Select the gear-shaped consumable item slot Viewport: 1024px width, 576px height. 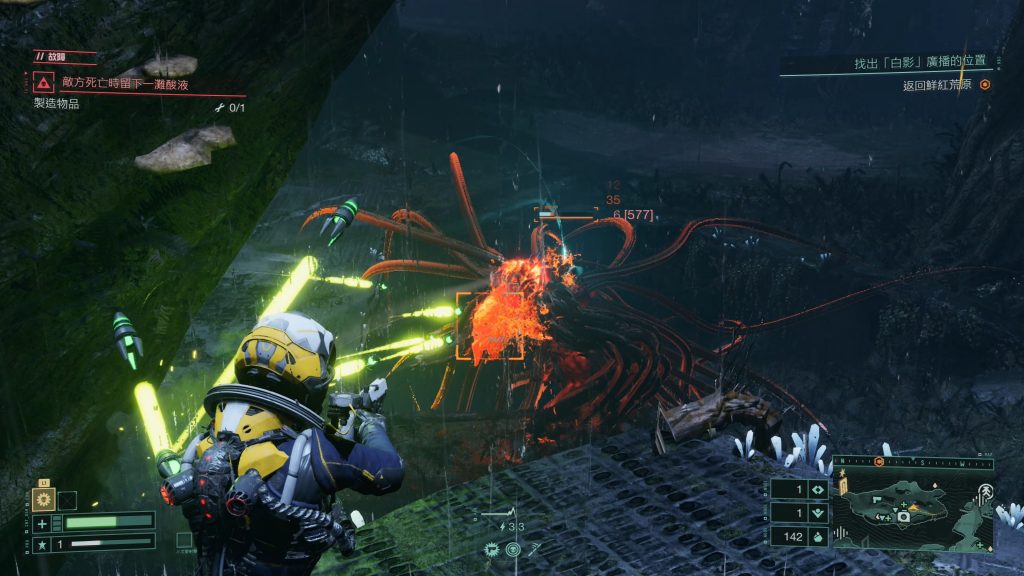click(43, 499)
